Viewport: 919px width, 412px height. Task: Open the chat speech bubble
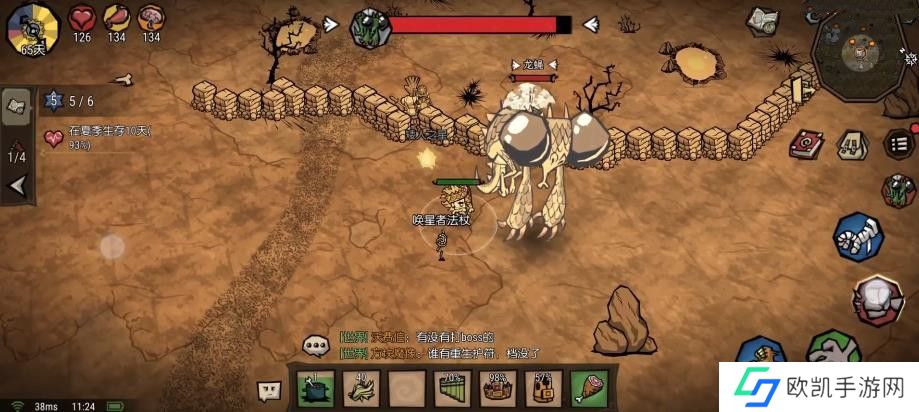click(317, 345)
